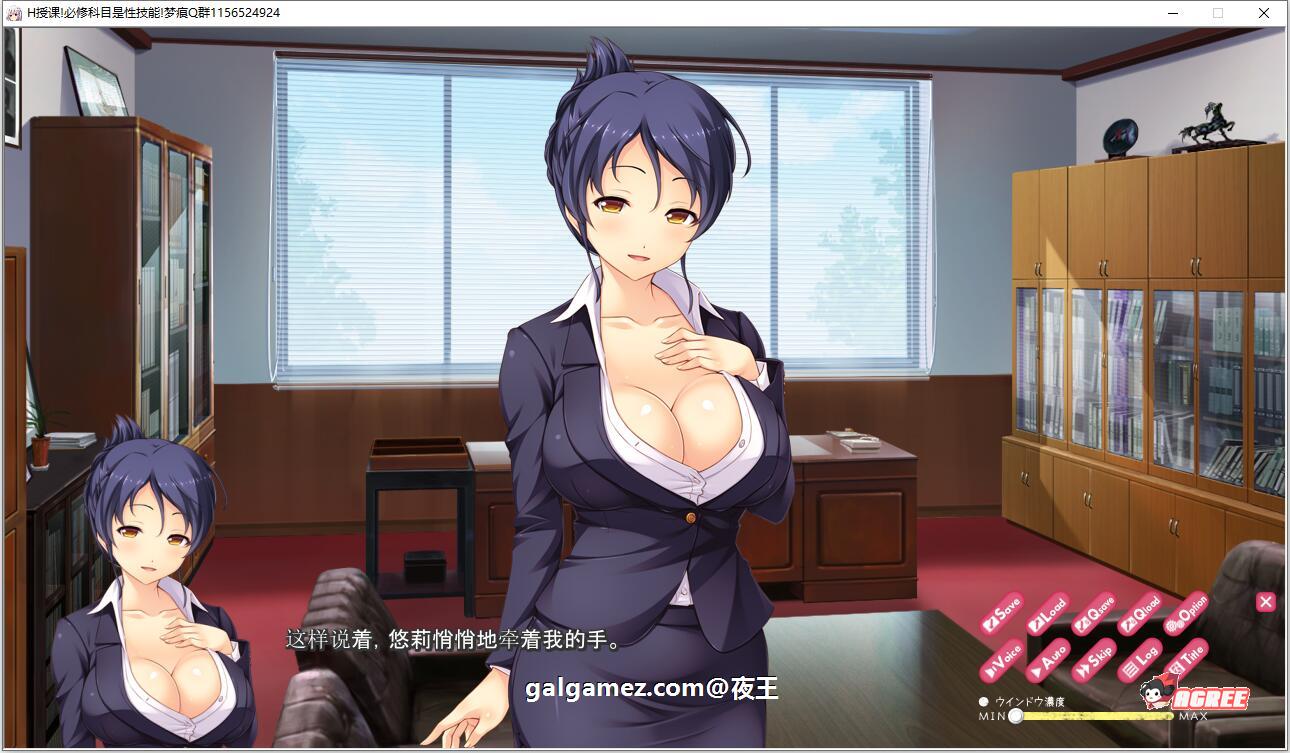Image resolution: width=1290 pixels, height=753 pixels.
Task: Click the character portrait in bottom left
Action: [140, 600]
